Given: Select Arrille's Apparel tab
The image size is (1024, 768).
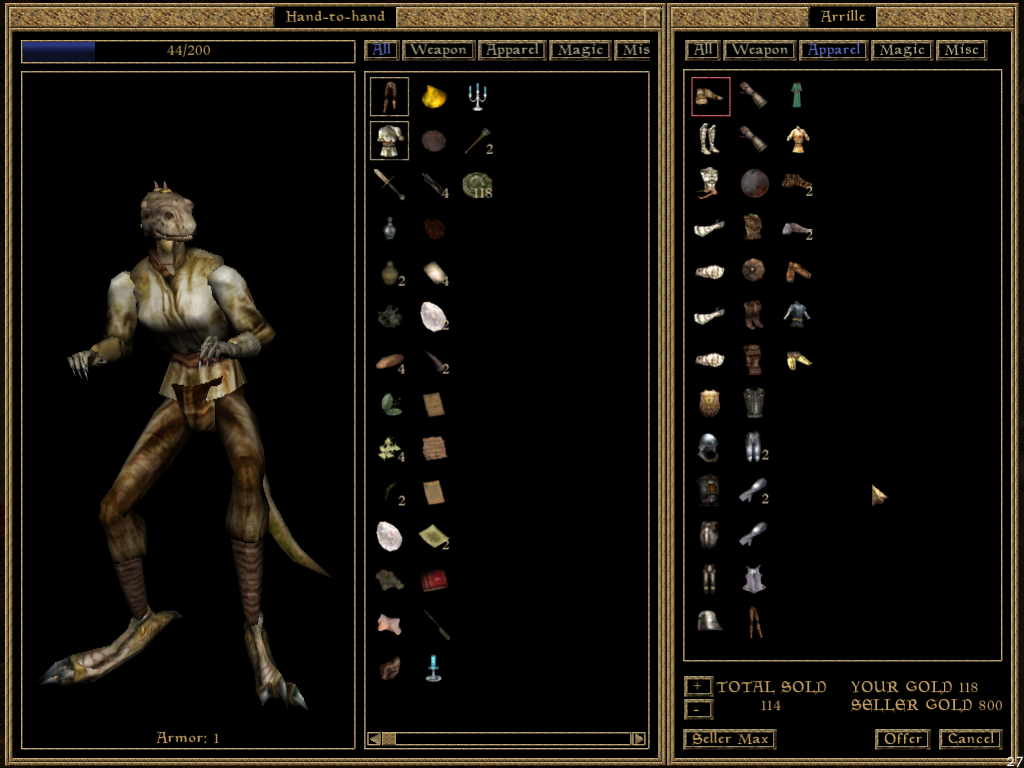Looking at the screenshot, I should (834, 50).
